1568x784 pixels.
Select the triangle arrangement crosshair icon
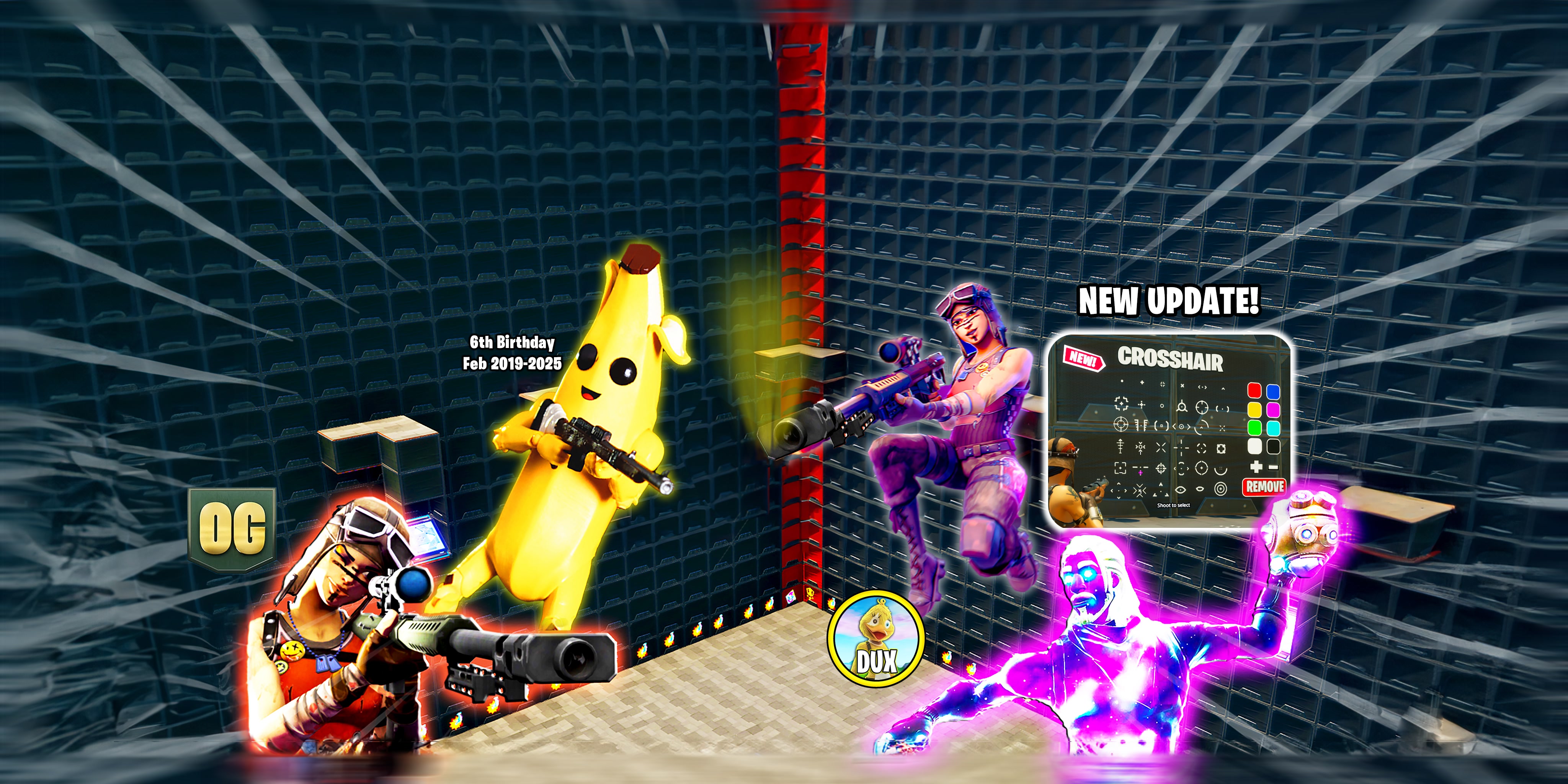pyautogui.click(x=1161, y=490)
